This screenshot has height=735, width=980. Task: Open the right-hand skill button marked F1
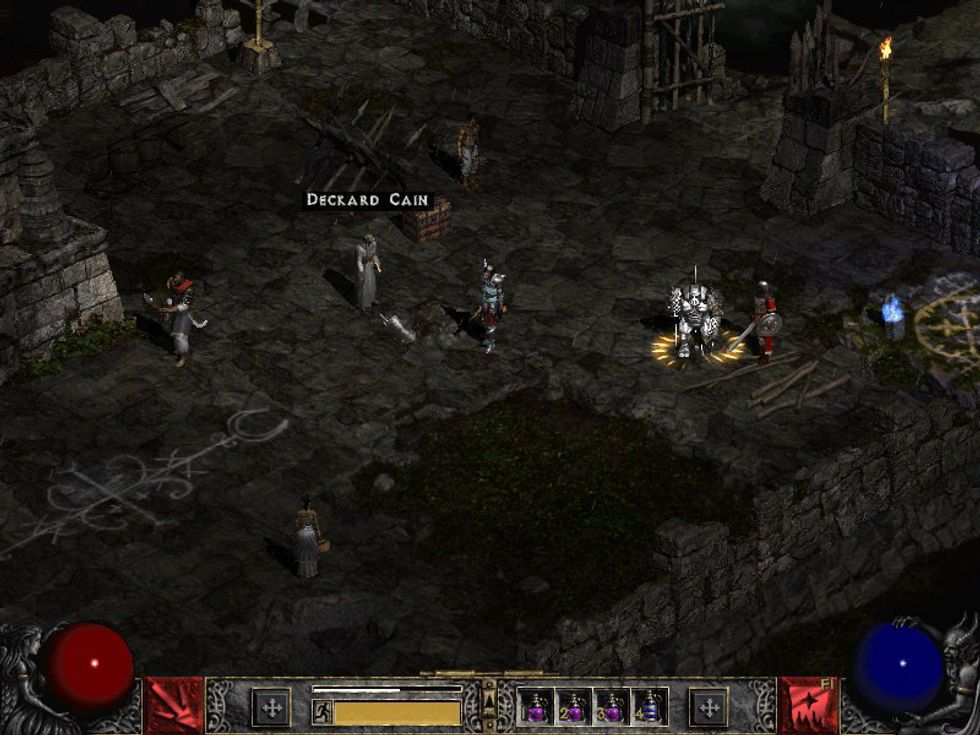[808, 706]
